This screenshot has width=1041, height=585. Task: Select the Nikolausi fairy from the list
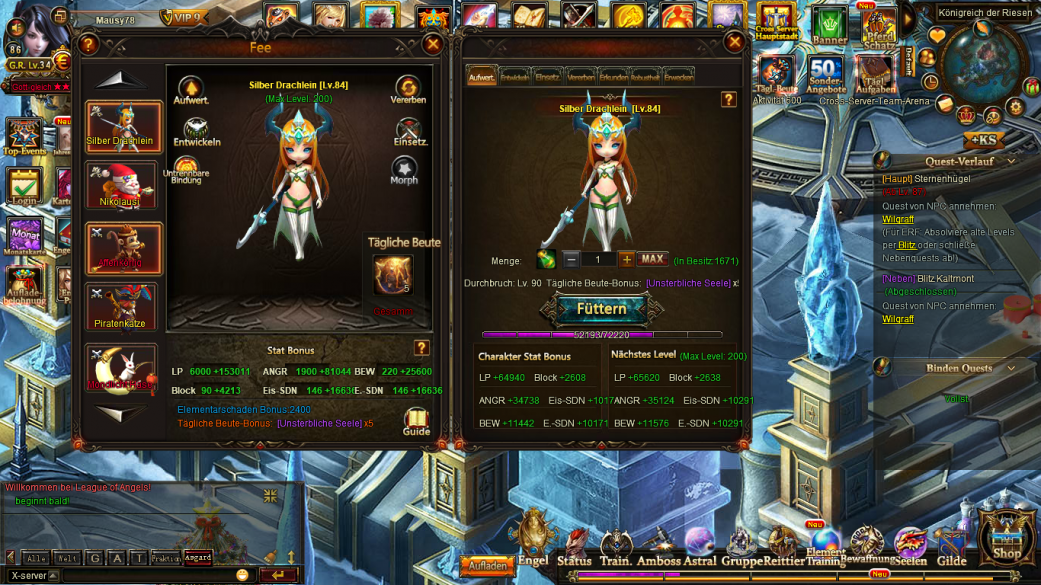(x=122, y=187)
